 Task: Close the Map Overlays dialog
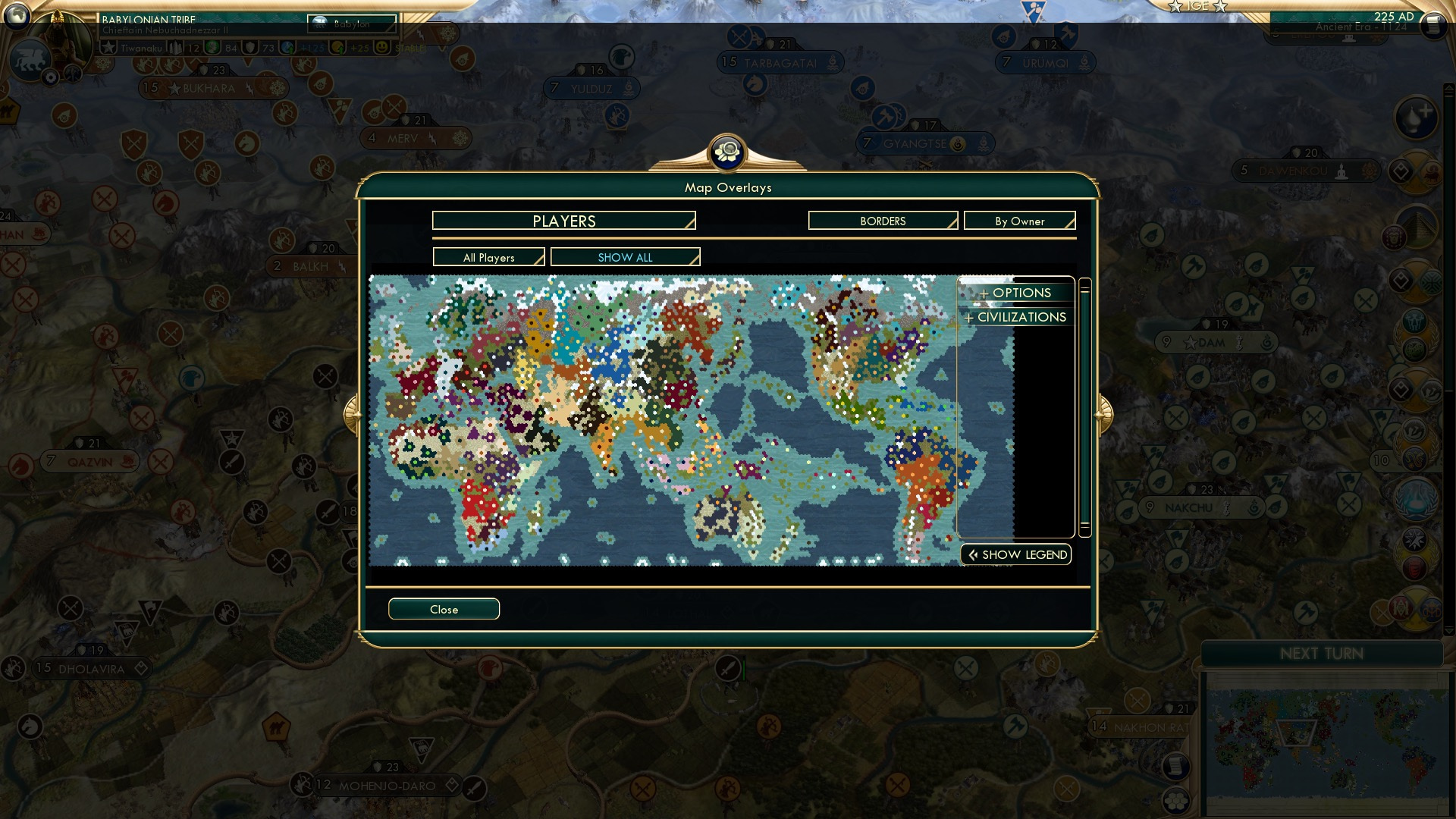(x=444, y=609)
